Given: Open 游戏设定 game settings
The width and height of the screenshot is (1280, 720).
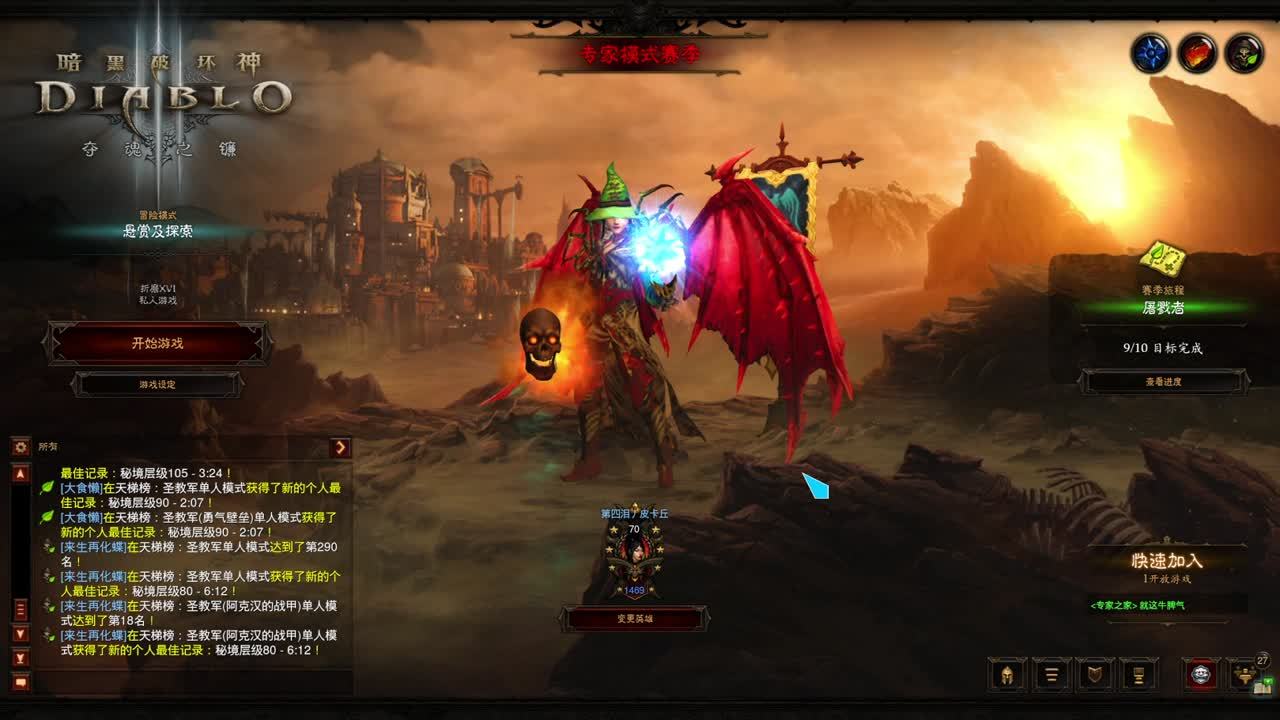Looking at the screenshot, I should coord(157,384).
